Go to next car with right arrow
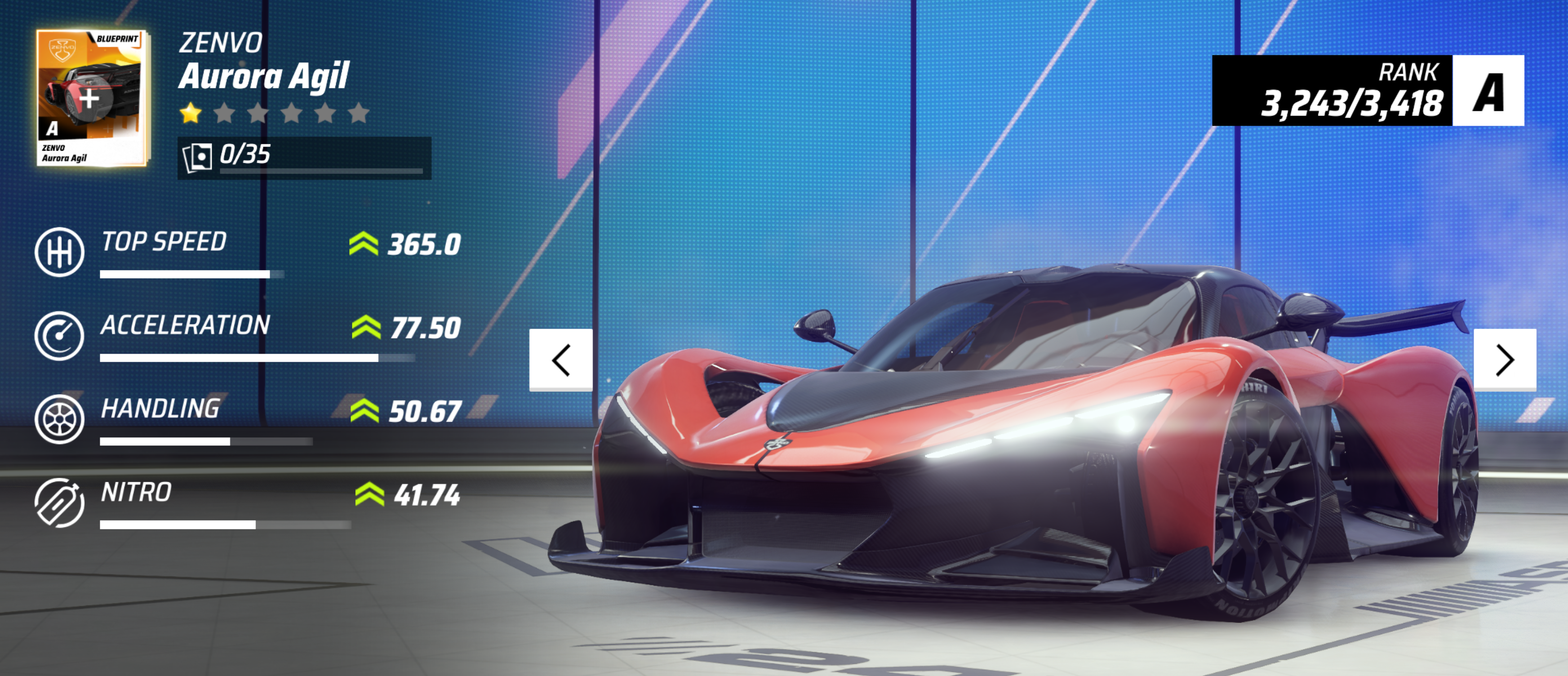The width and height of the screenshot is (1568, 676). tap(1504, 360)
